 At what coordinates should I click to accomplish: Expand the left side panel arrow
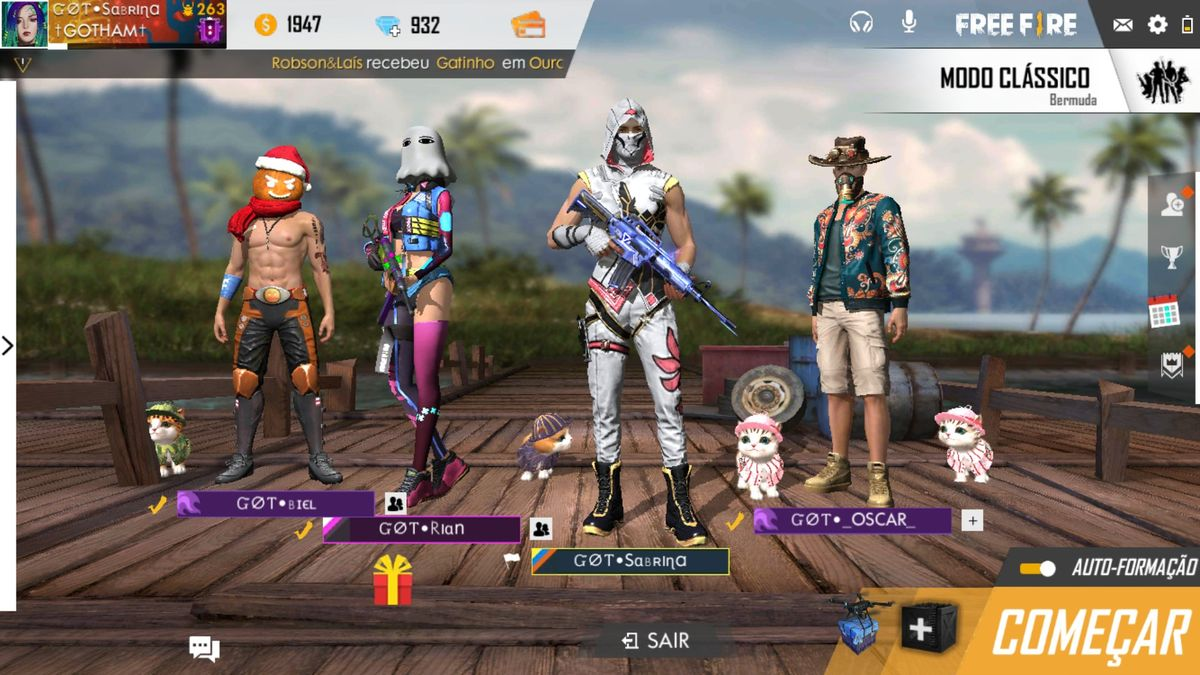tap(8, 345)
